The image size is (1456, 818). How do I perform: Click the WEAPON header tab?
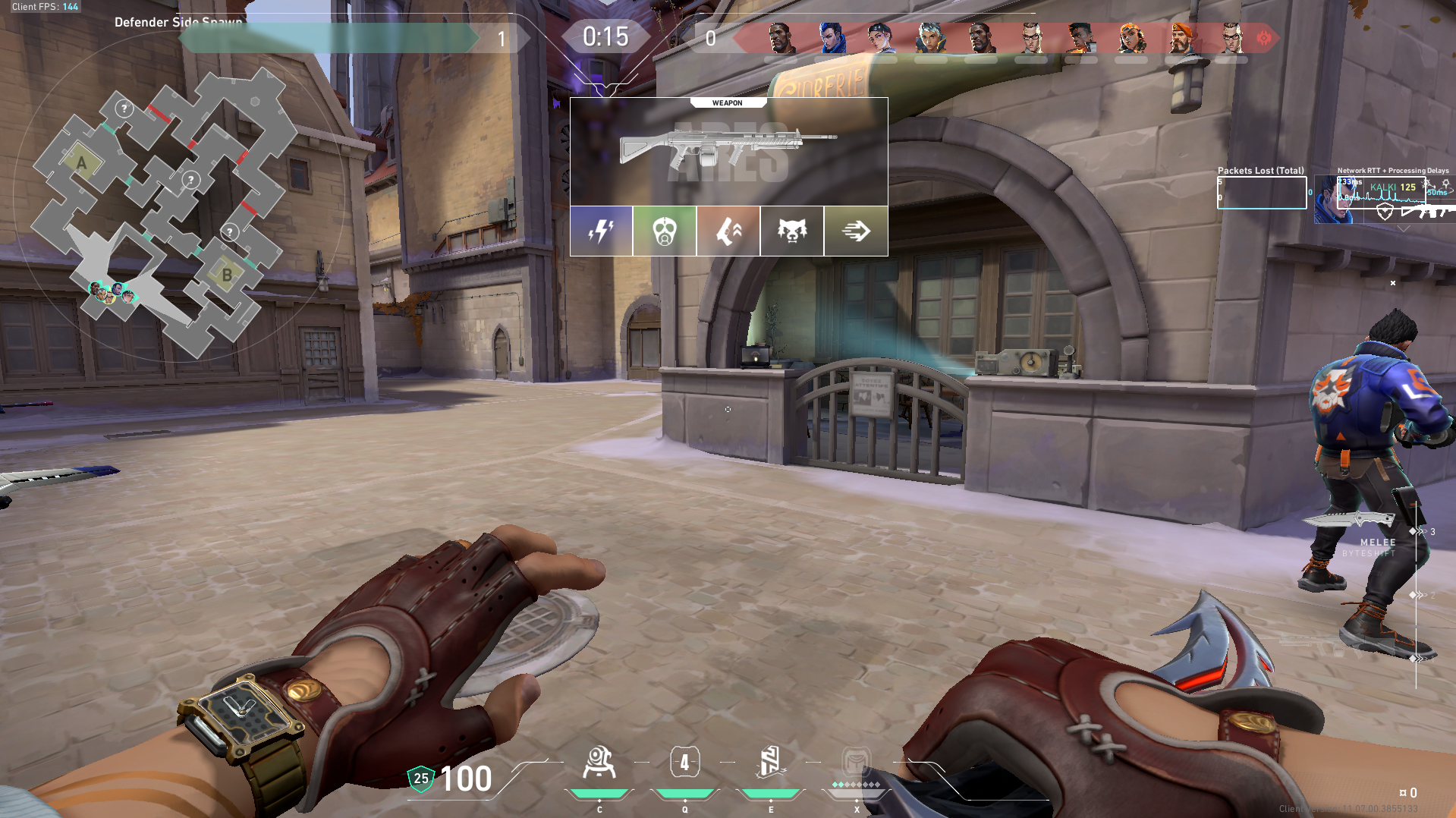pos(727,102)
